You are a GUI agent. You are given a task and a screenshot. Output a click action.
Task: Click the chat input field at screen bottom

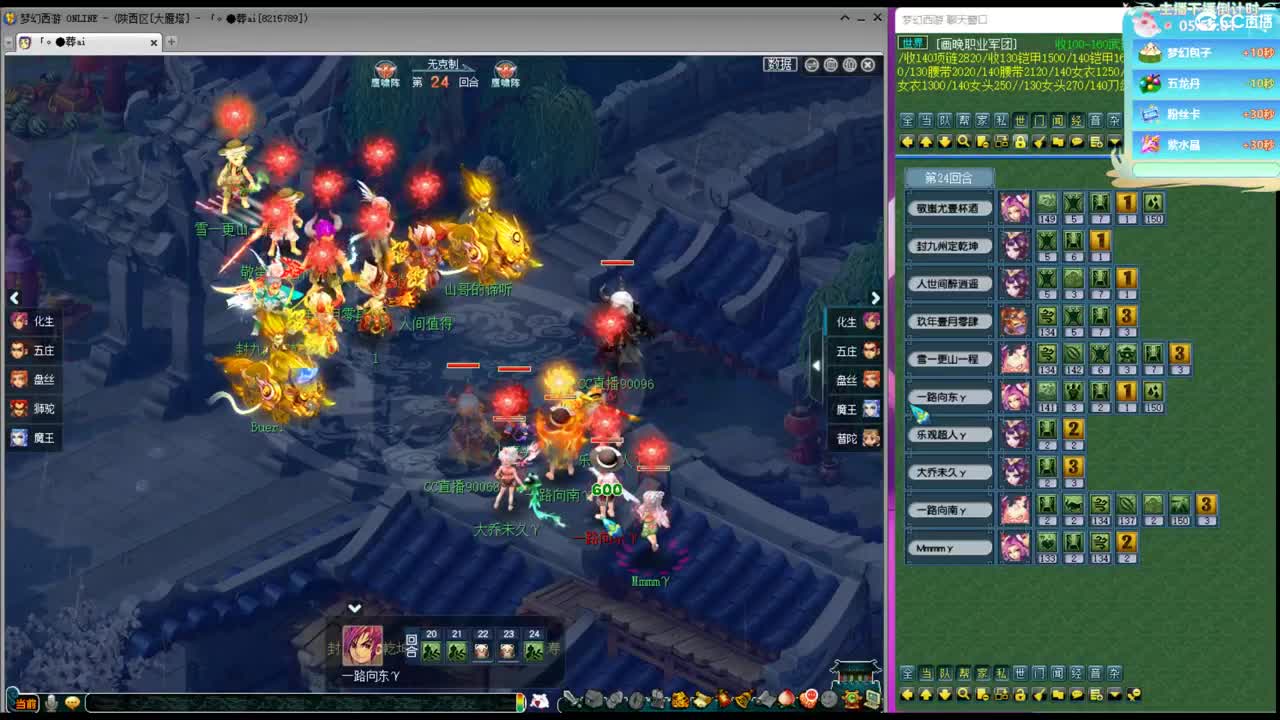[x=300, y=703]
